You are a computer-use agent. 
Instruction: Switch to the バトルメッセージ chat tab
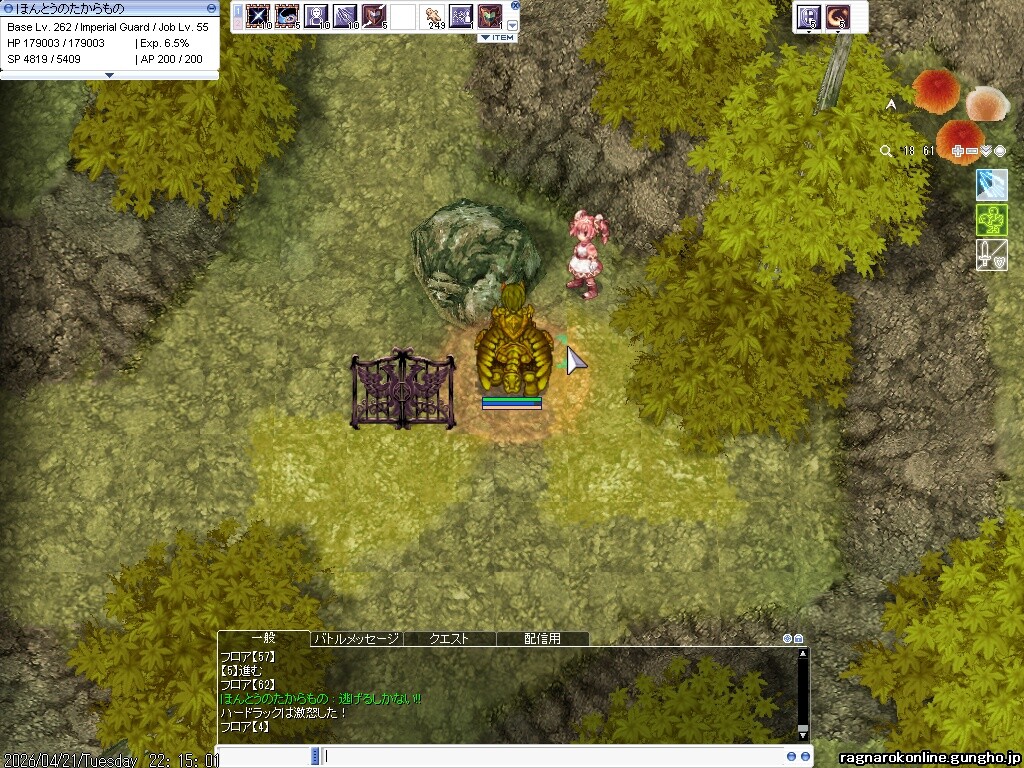click(357, 638)
